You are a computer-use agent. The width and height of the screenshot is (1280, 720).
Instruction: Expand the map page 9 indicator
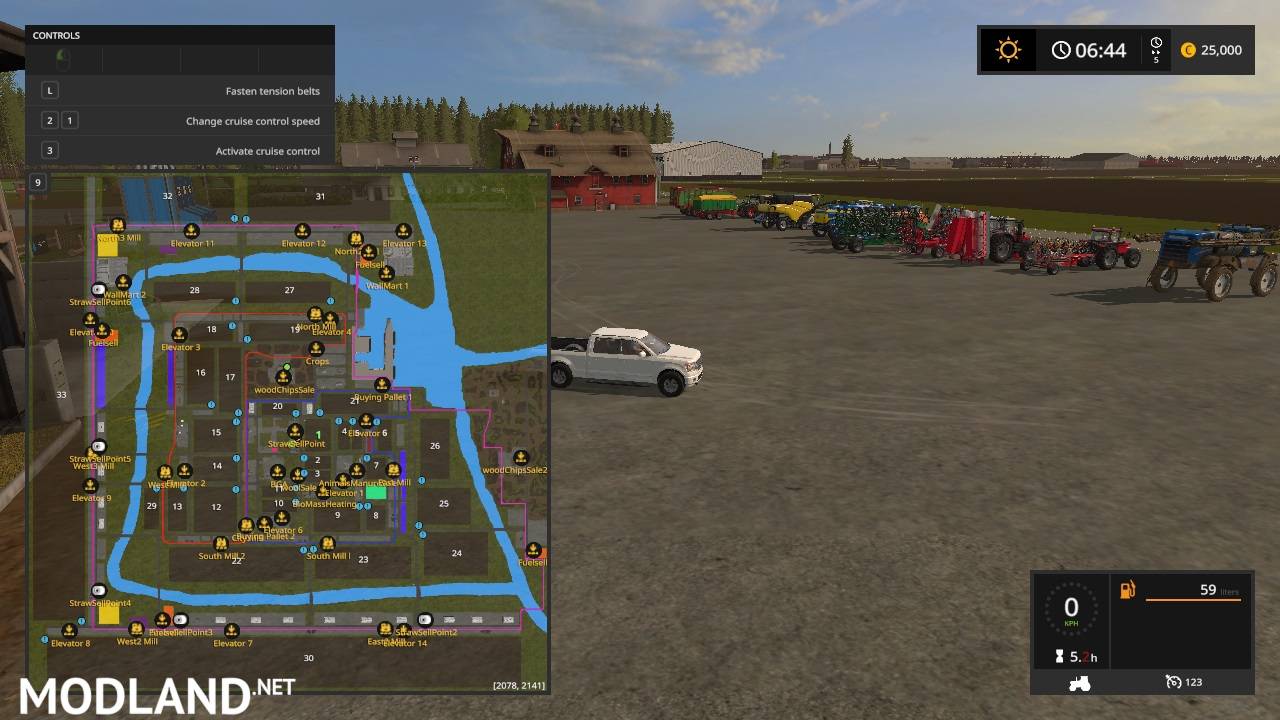coord(38,182)
